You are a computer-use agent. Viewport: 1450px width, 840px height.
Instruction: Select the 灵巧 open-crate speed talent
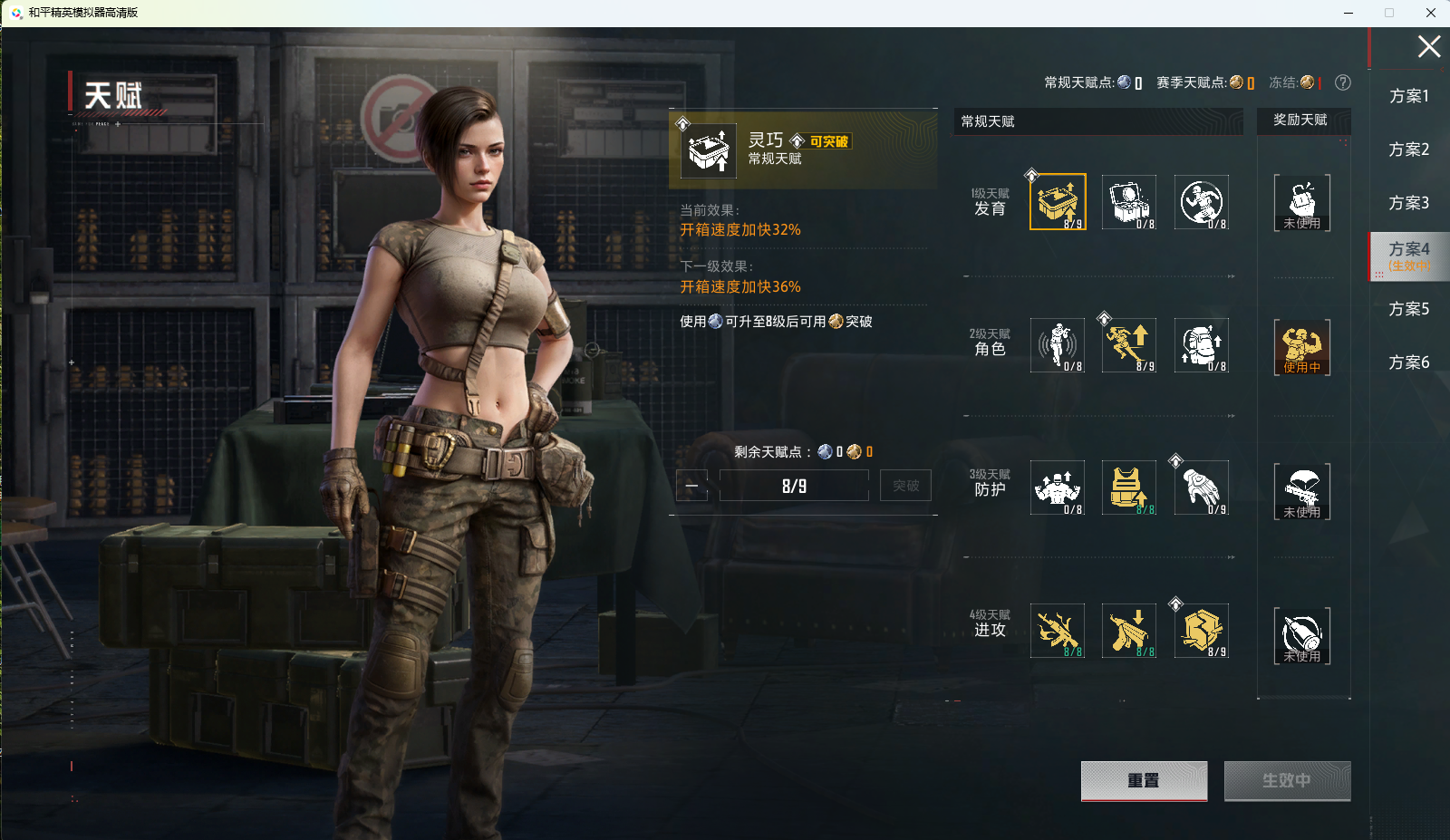1057,201
